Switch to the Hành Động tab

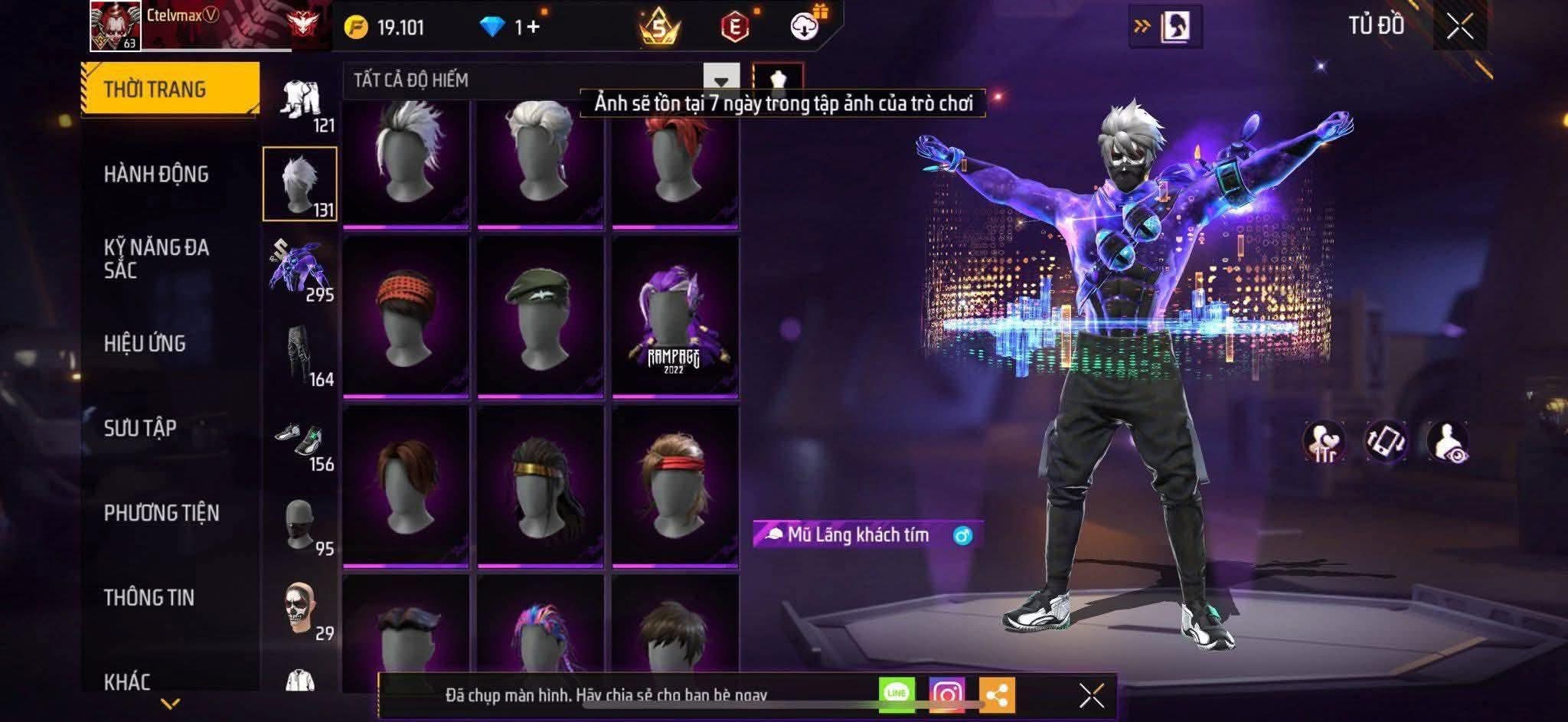156,175
